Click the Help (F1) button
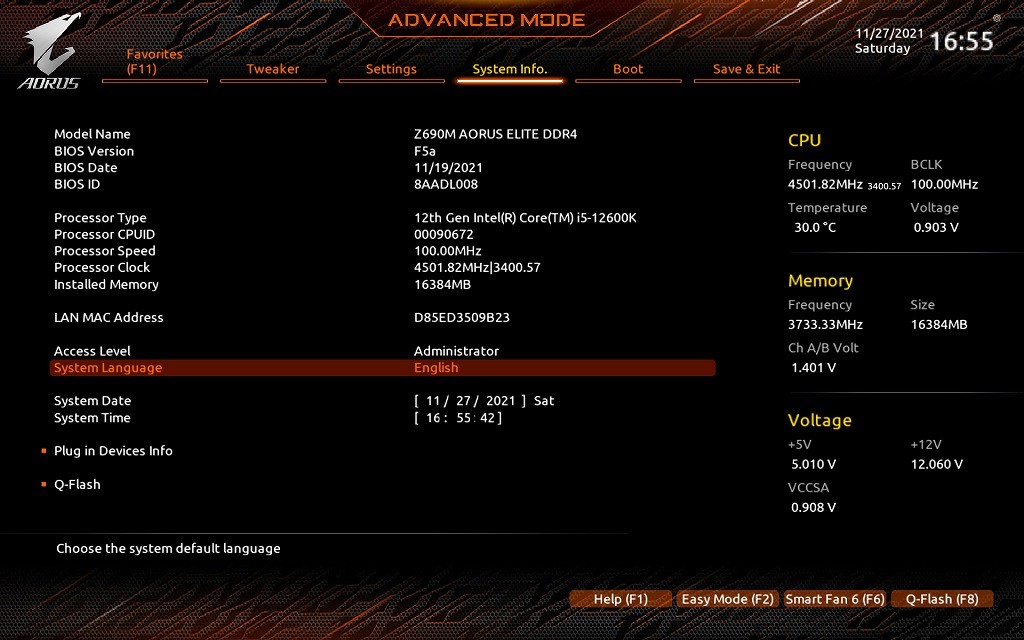 (621, 599)
